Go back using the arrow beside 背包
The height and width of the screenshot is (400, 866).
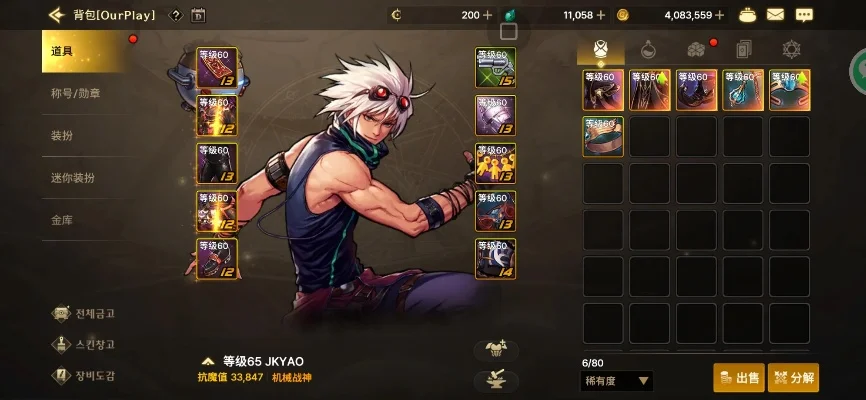point(55,15)
